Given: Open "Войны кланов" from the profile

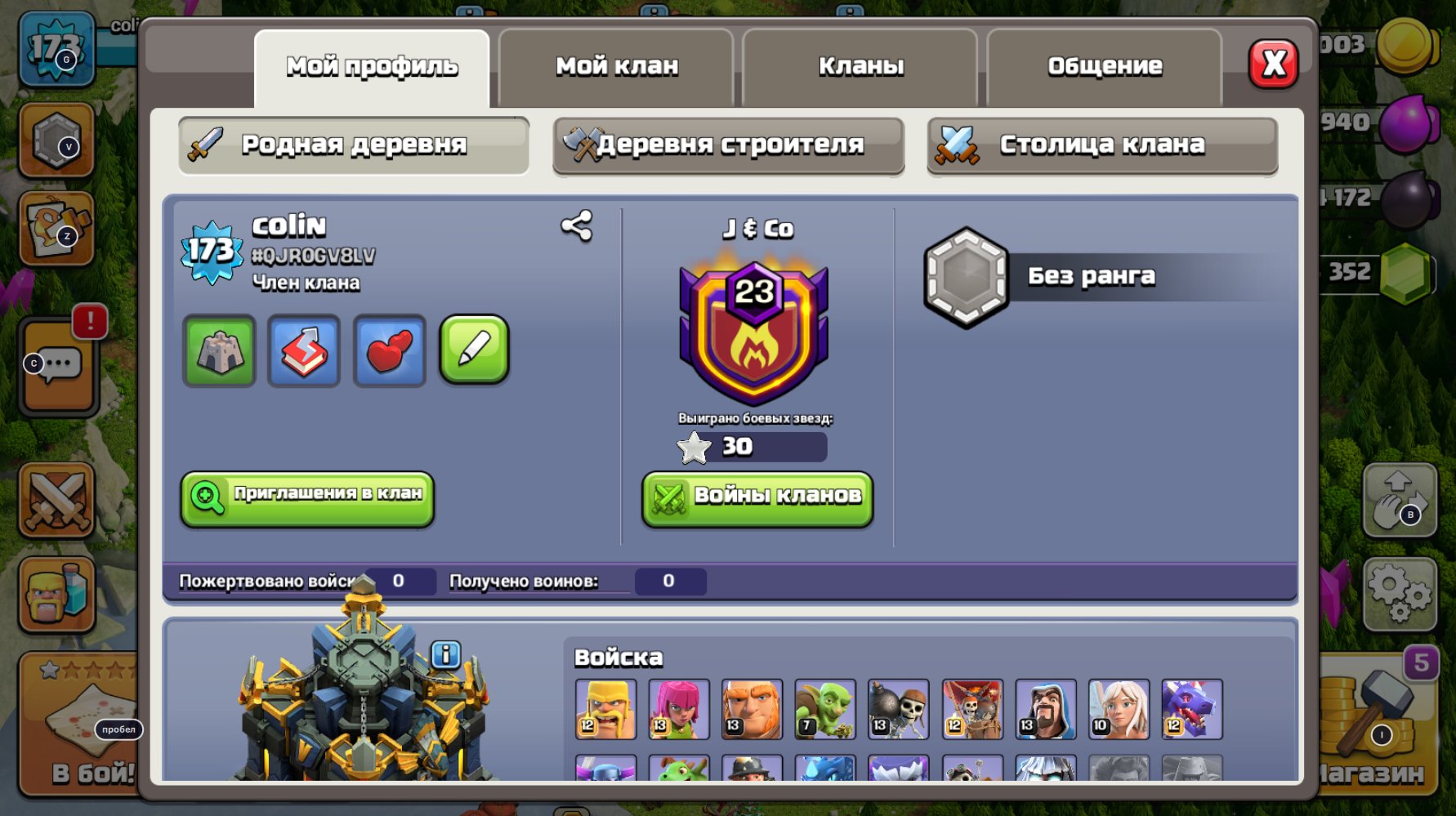Looking at the screenshot, I should pyautogui.click(x=756, y=497).
